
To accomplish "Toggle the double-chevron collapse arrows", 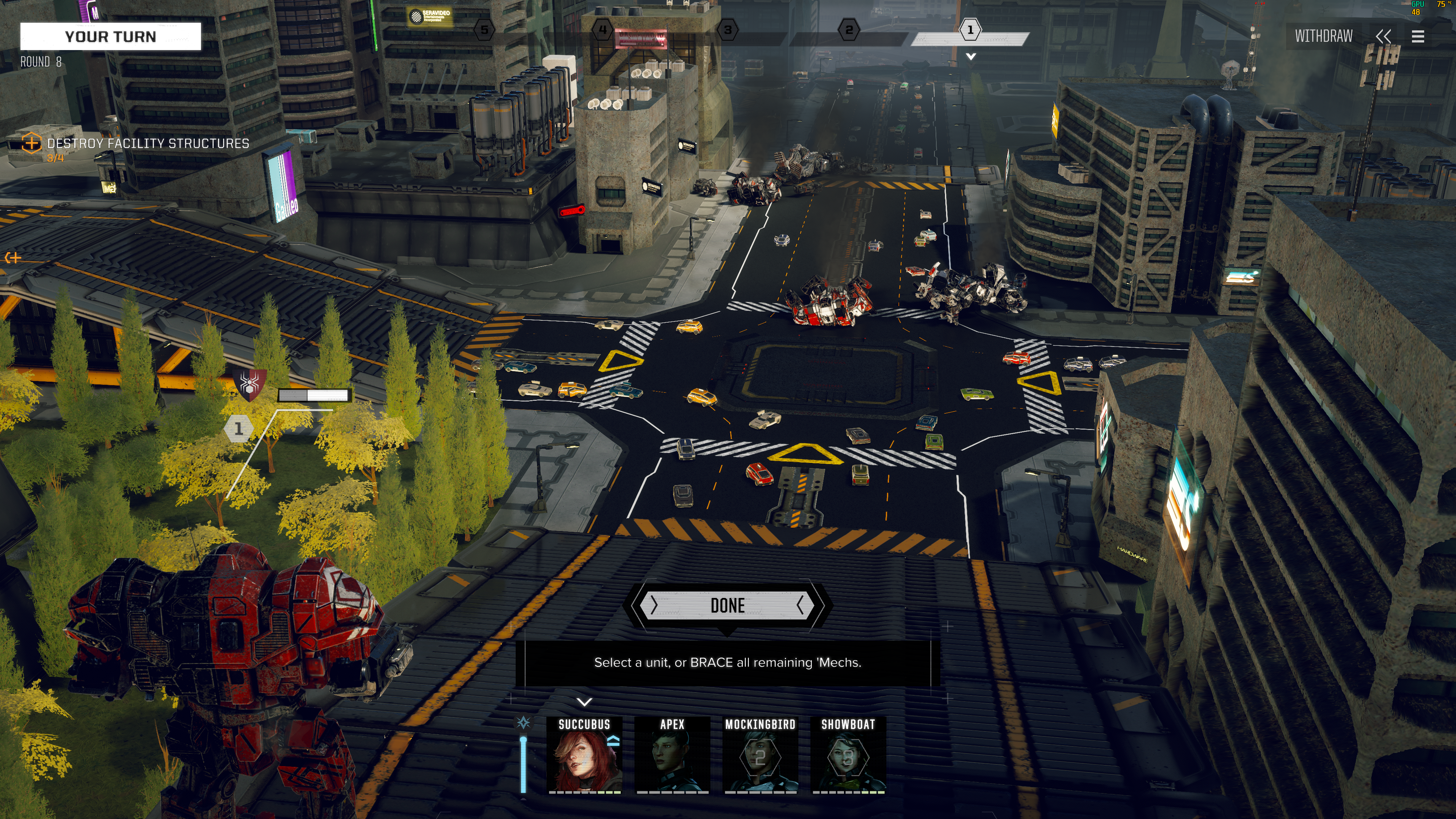I will [x=1383, y=37].
